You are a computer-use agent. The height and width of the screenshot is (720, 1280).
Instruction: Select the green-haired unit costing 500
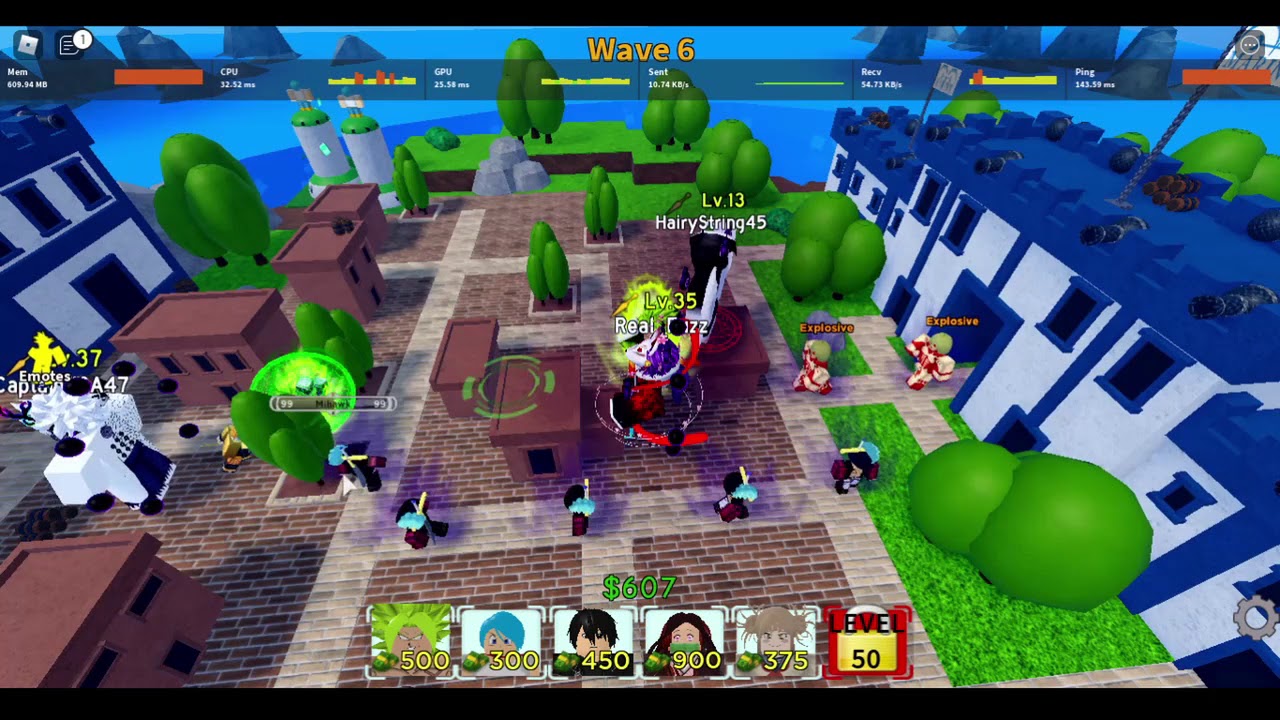411,641
